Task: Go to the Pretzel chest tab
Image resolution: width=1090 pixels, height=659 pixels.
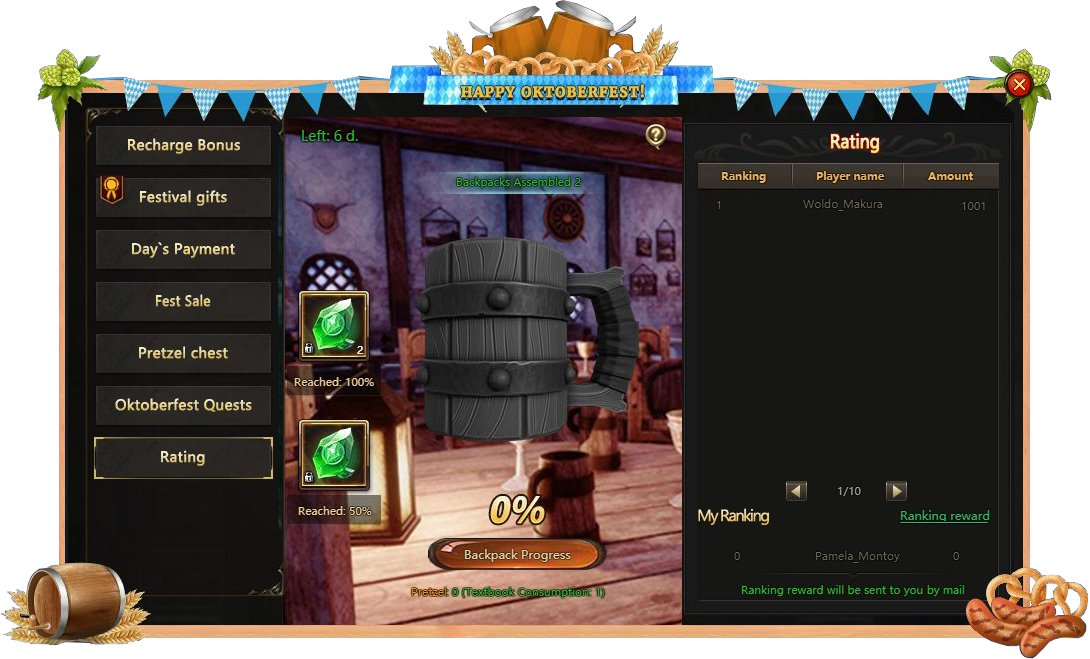Action: click(183, 353)
